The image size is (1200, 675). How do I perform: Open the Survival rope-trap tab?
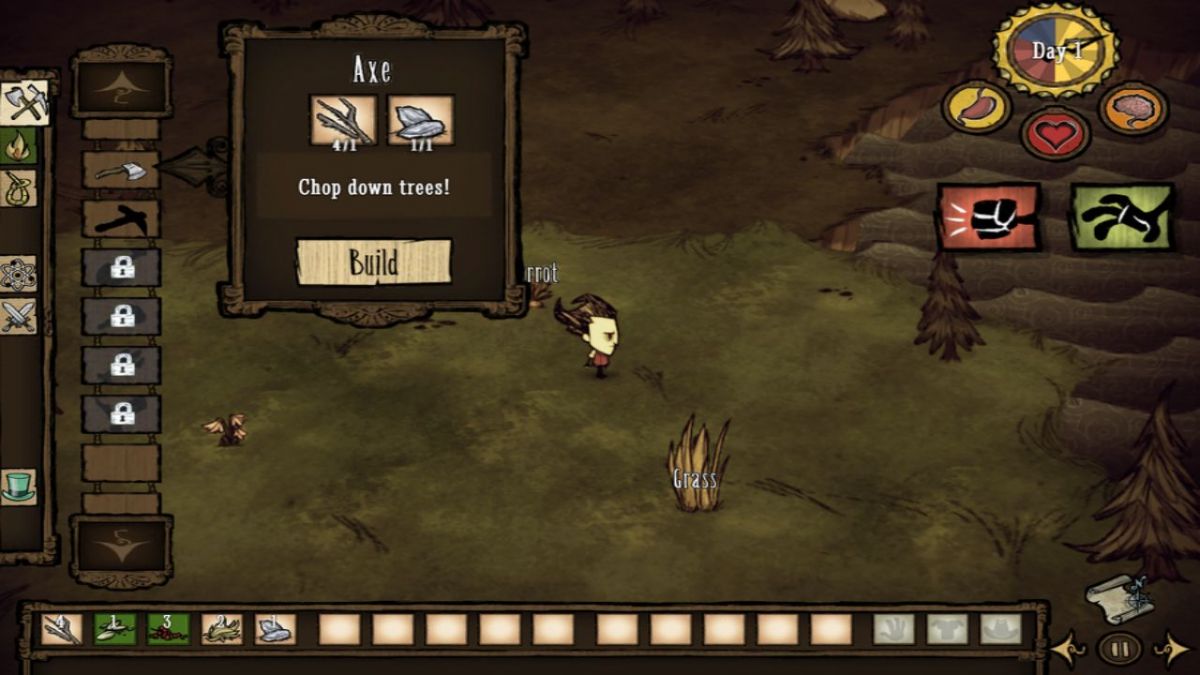(19, 187)
